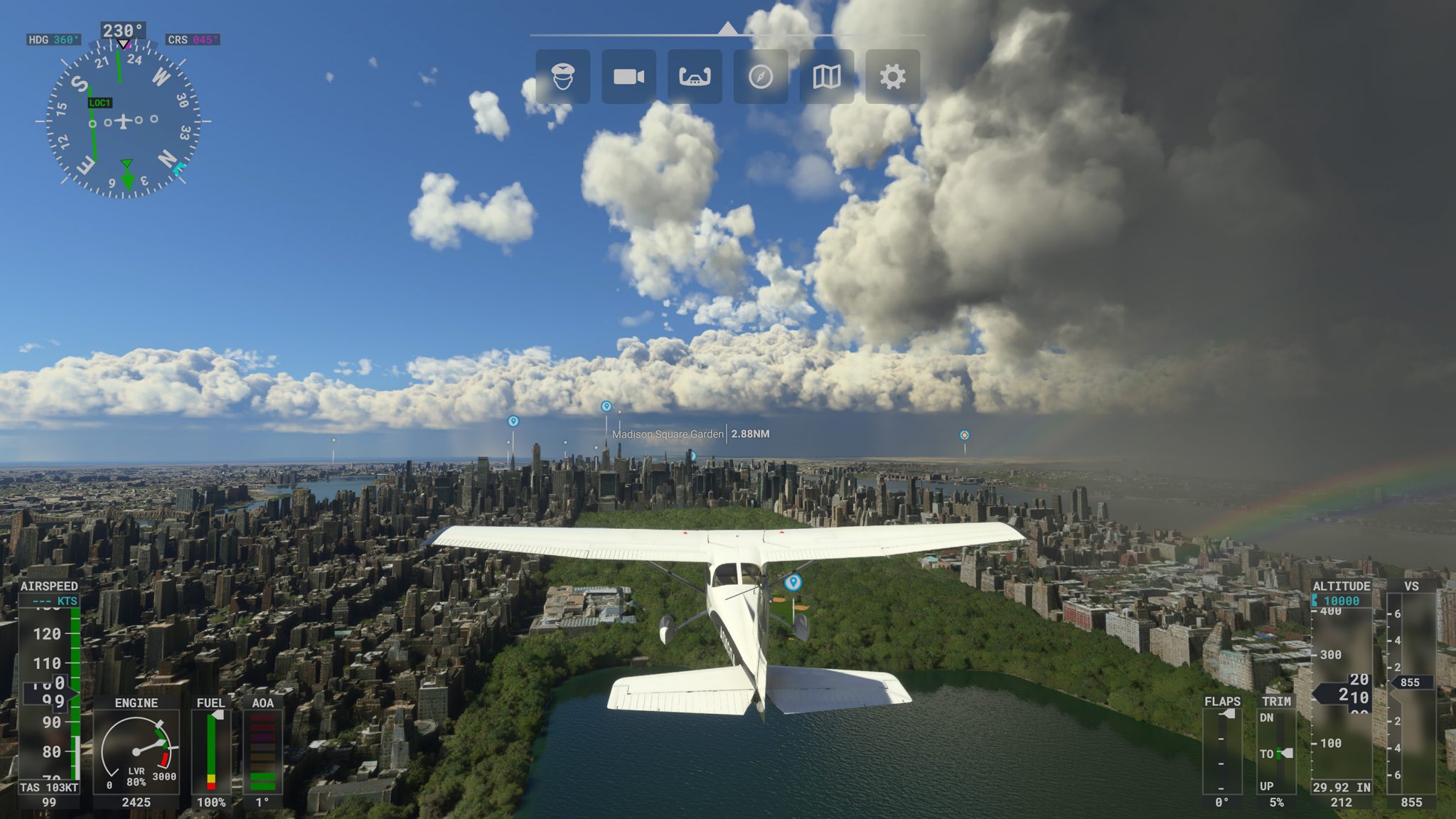
Task: Select the camera icon in the top toolbar
Action: point(629,77)
